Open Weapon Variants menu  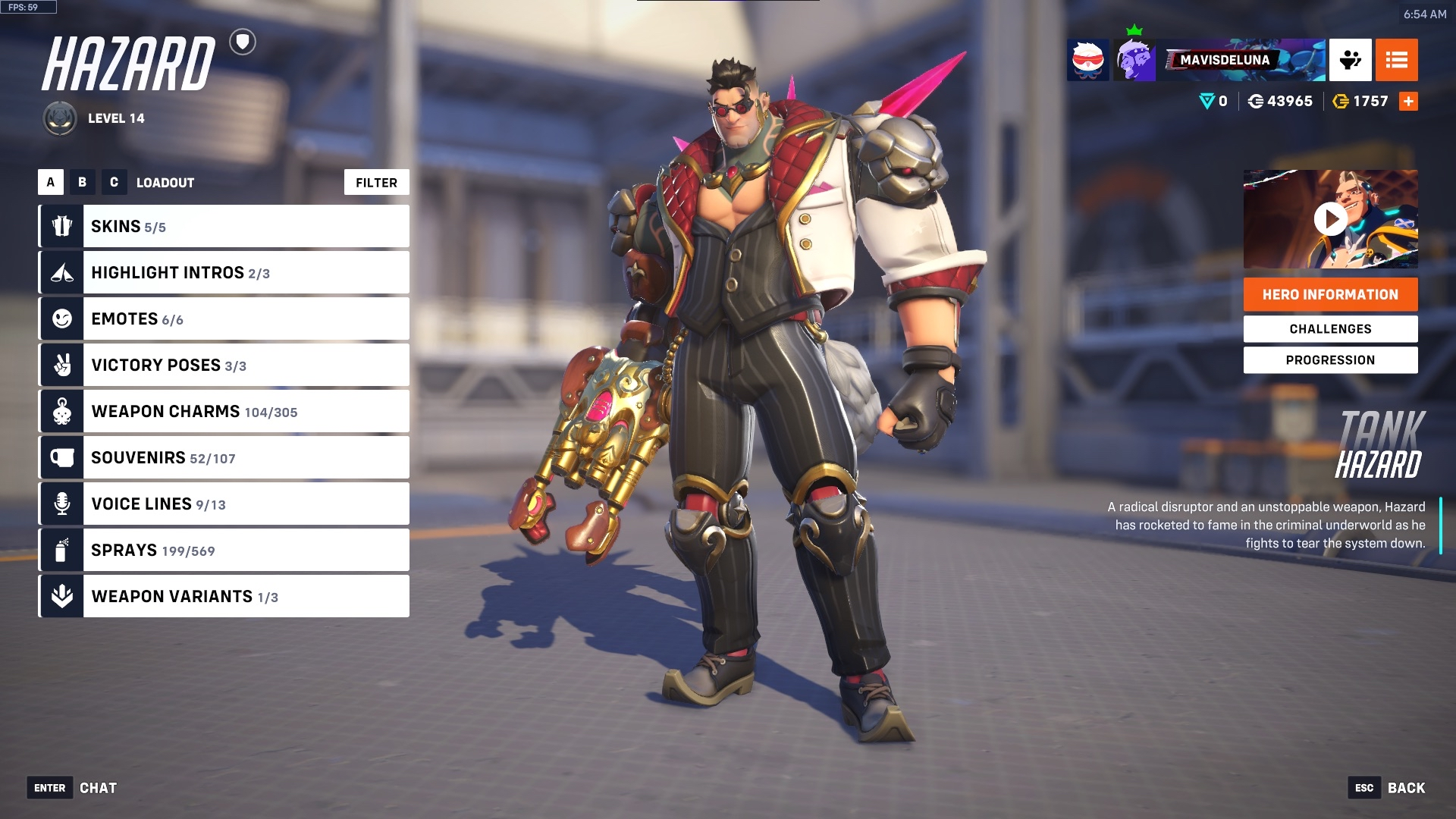(224, 596)
